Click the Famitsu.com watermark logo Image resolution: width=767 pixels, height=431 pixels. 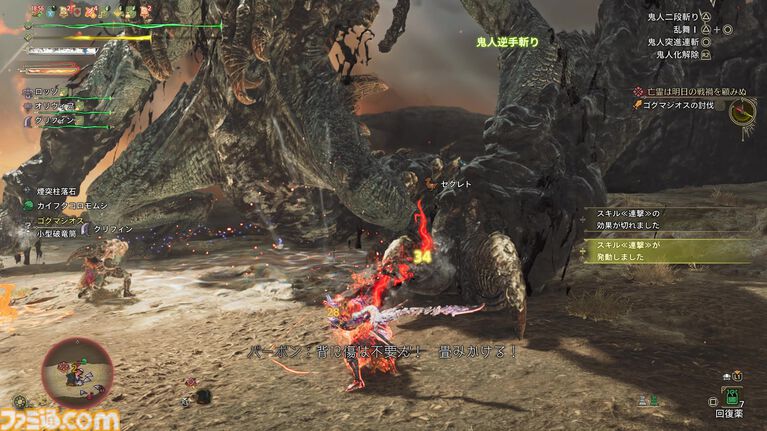[62, 419]
